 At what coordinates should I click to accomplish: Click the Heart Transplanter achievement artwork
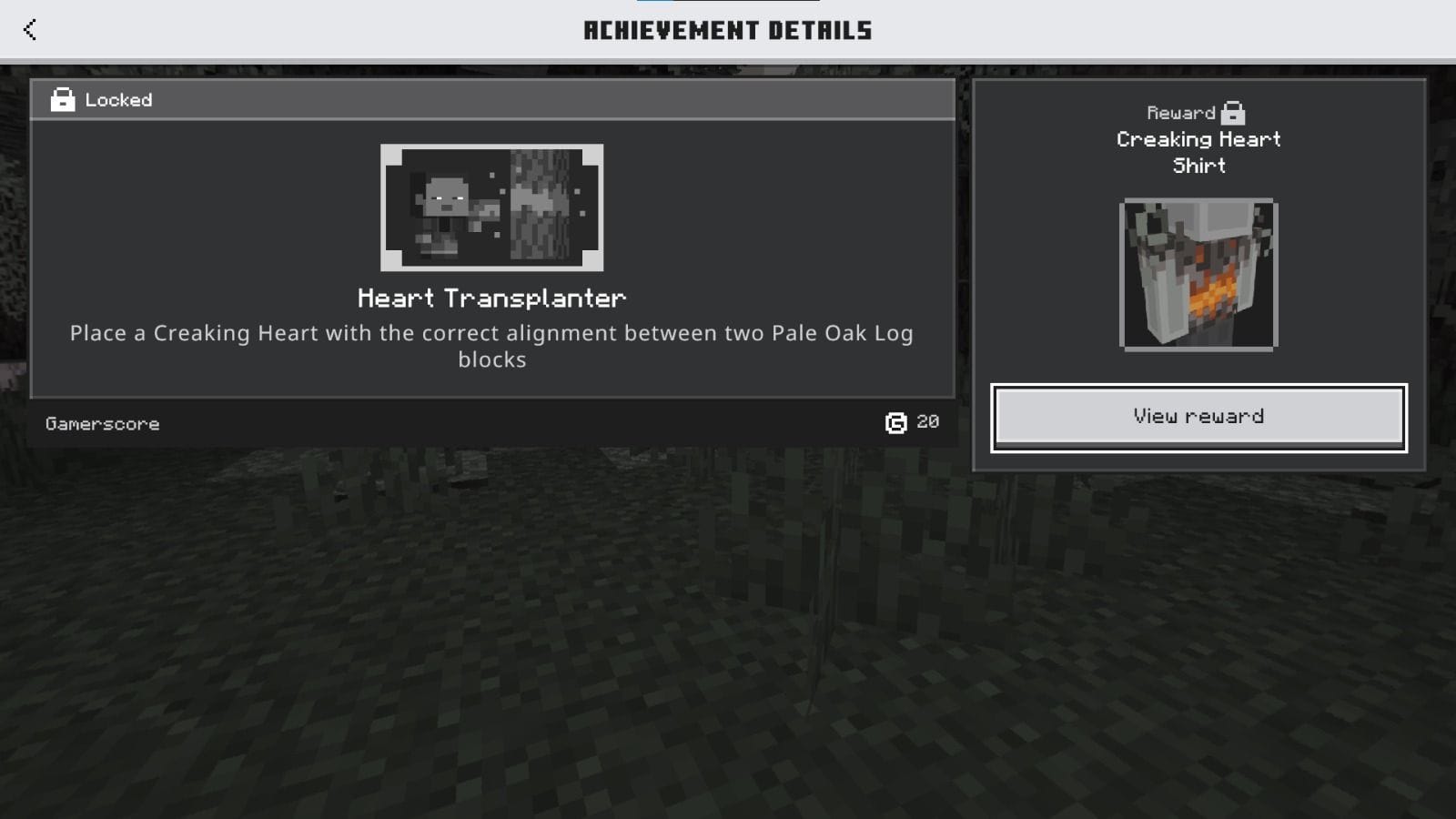coord(492,207)
